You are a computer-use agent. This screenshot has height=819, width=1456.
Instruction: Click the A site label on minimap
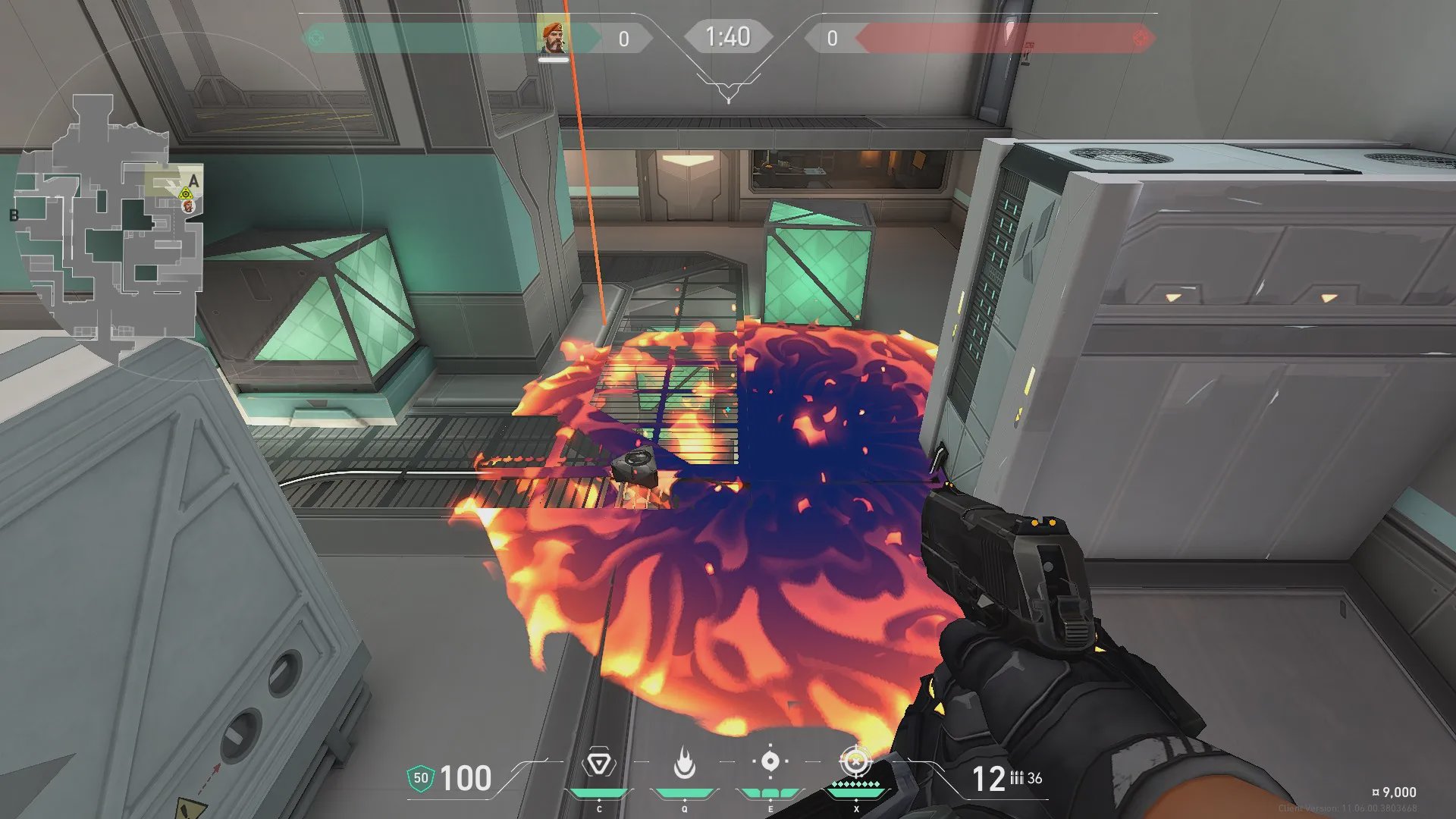click(x=193, y=180)
